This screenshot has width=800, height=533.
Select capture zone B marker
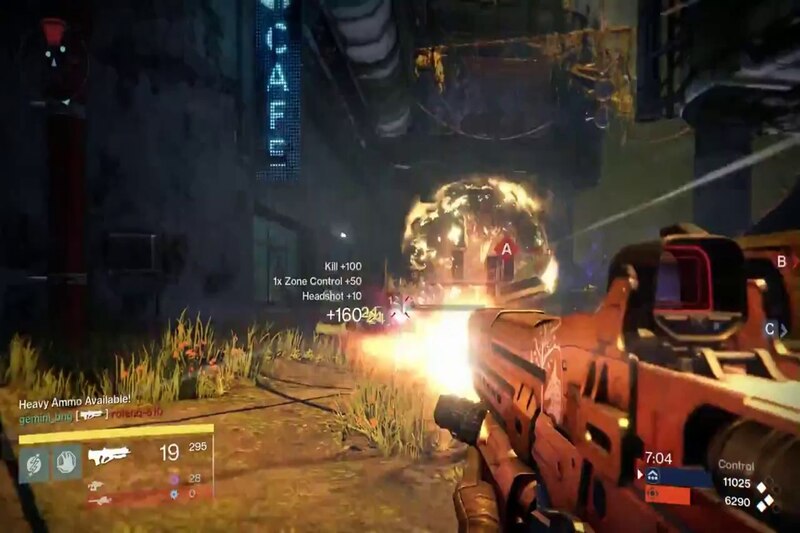(x=781, y=262)
